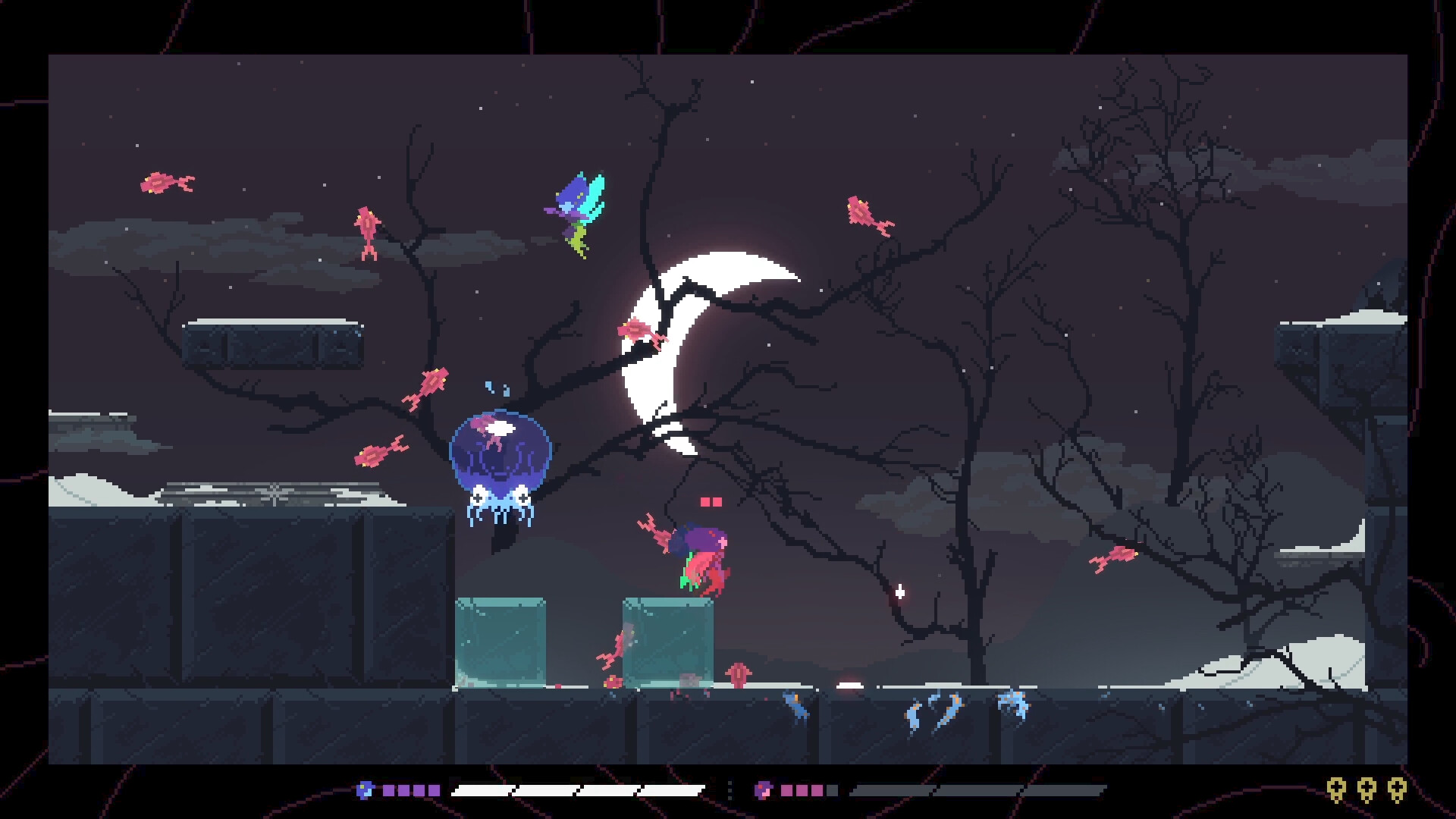Viewport: 1456px width, 819px height.
Task: Toggle the first purple pip beside Player 1's portrait
Action: pos(390,790)
